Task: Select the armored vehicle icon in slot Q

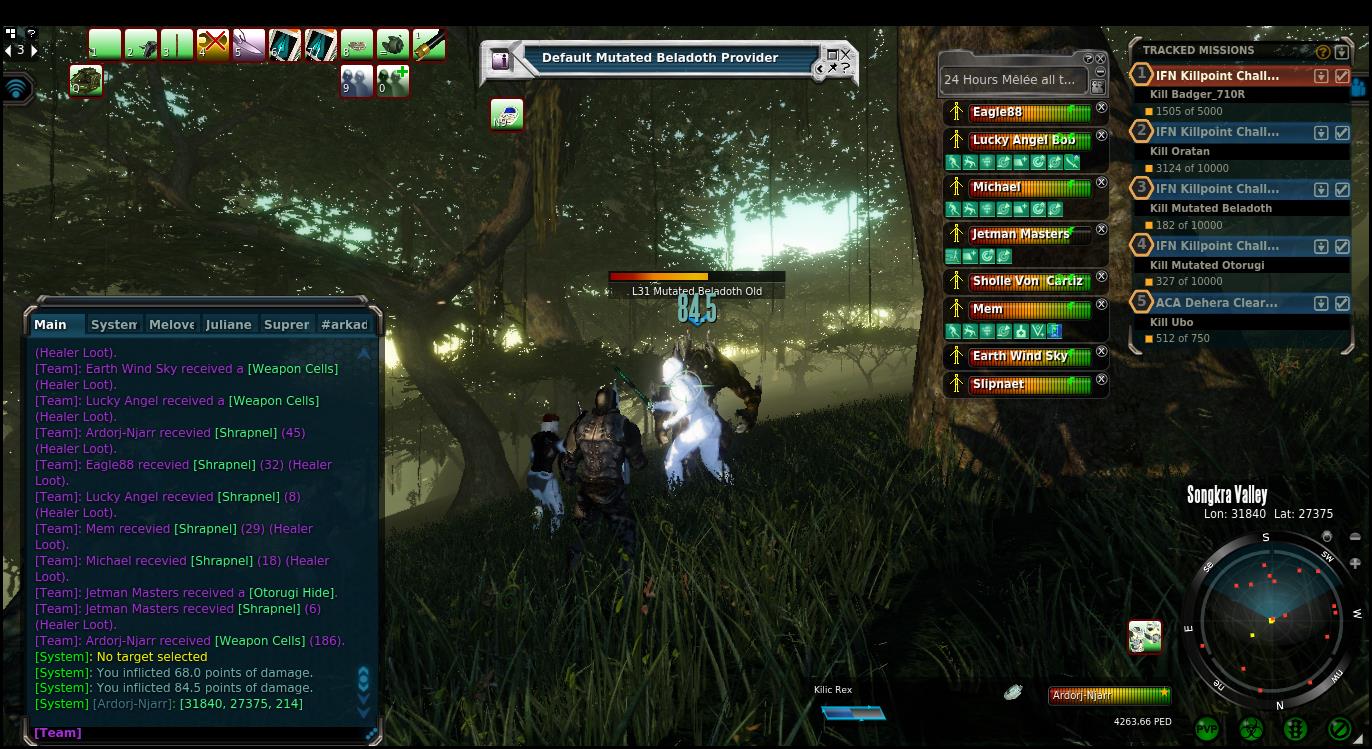Action: click(86, 80)
